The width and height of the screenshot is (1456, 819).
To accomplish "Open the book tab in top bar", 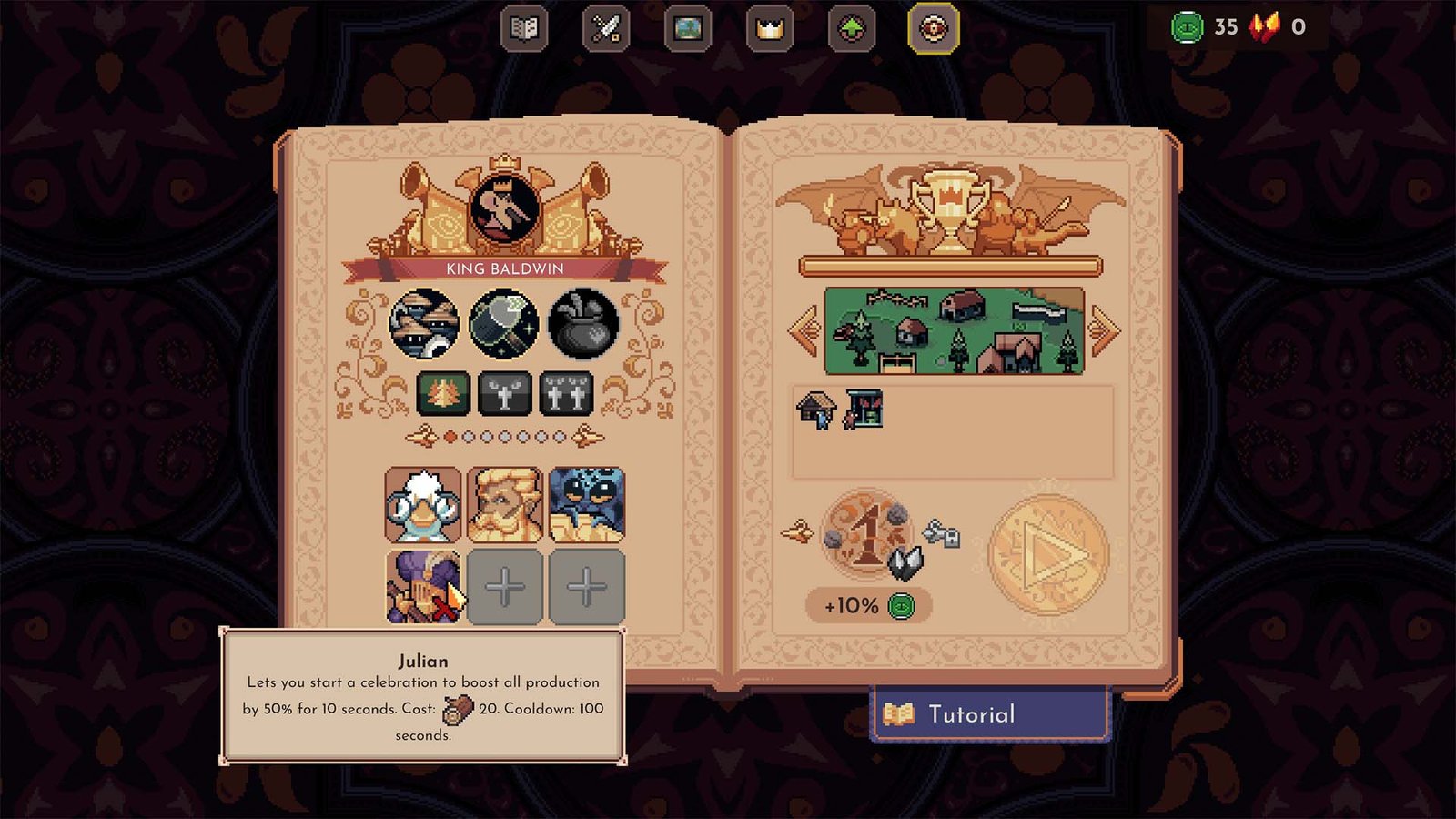I will (x=524, y=29).
